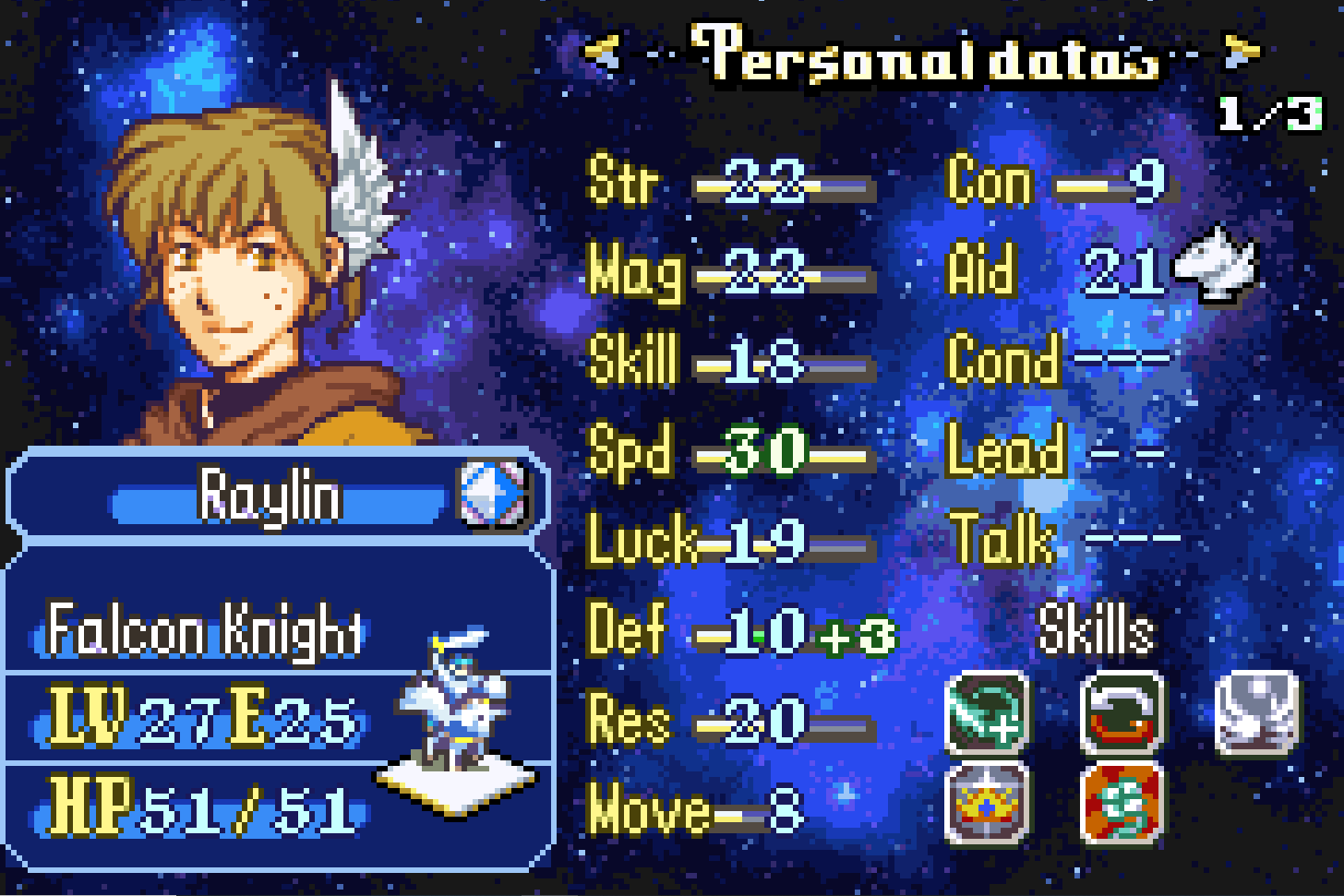The width and height of the screenshot is (1344, 896).
Task: Go to the previous page with the left arrow
Action: pyautogui.click(x=604, y=53)
